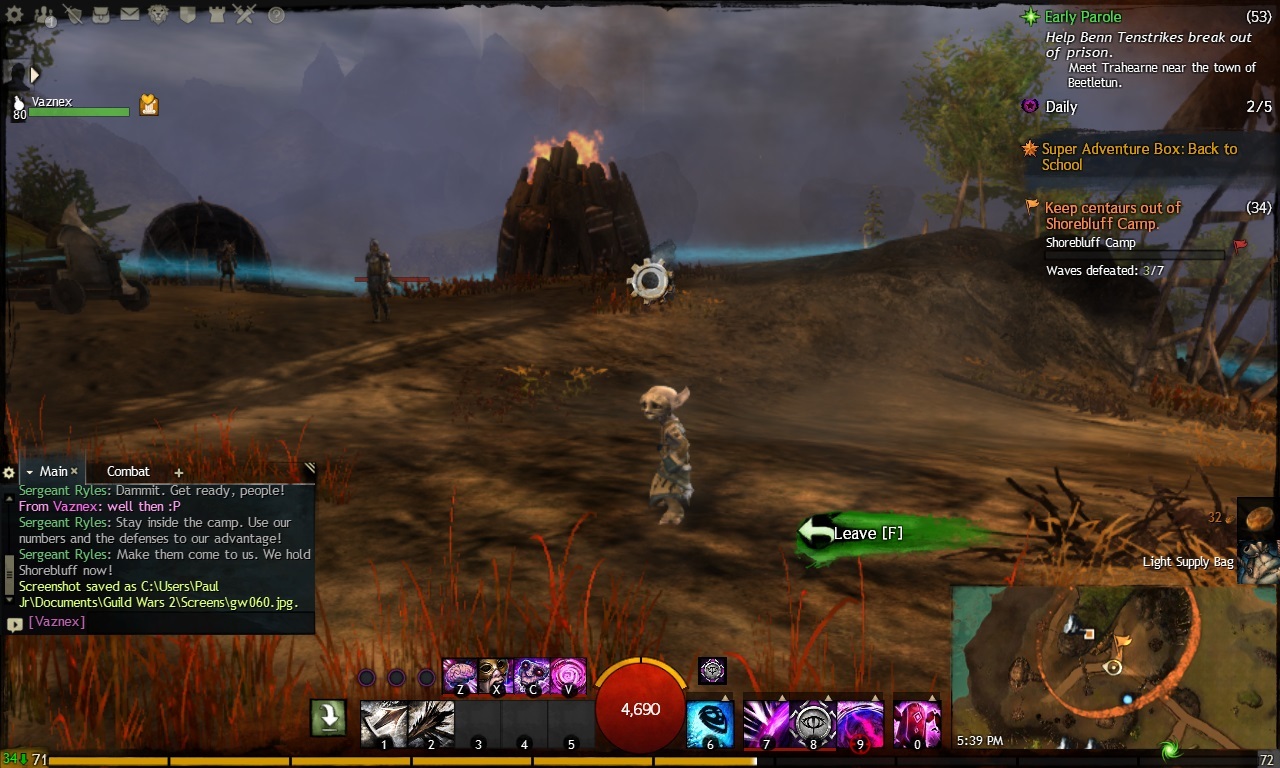
Task: Open the inventory bag icon in top bar
Action: tap(102, 15)
